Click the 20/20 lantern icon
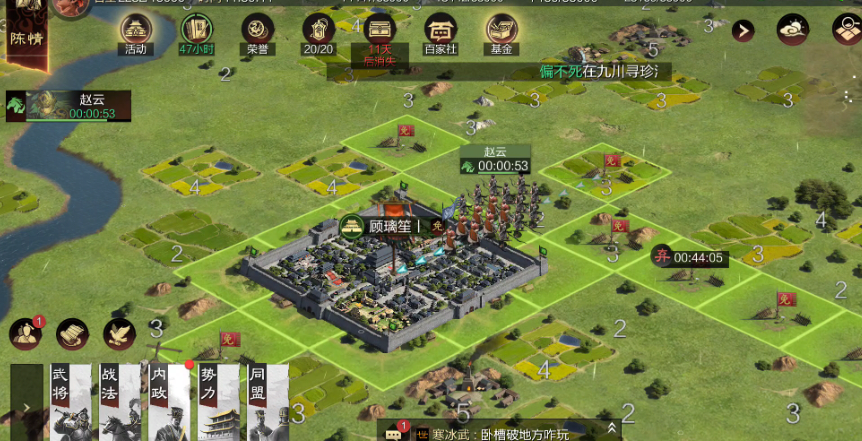The height and width of the screenshot is (441, 862). [318, 31]
